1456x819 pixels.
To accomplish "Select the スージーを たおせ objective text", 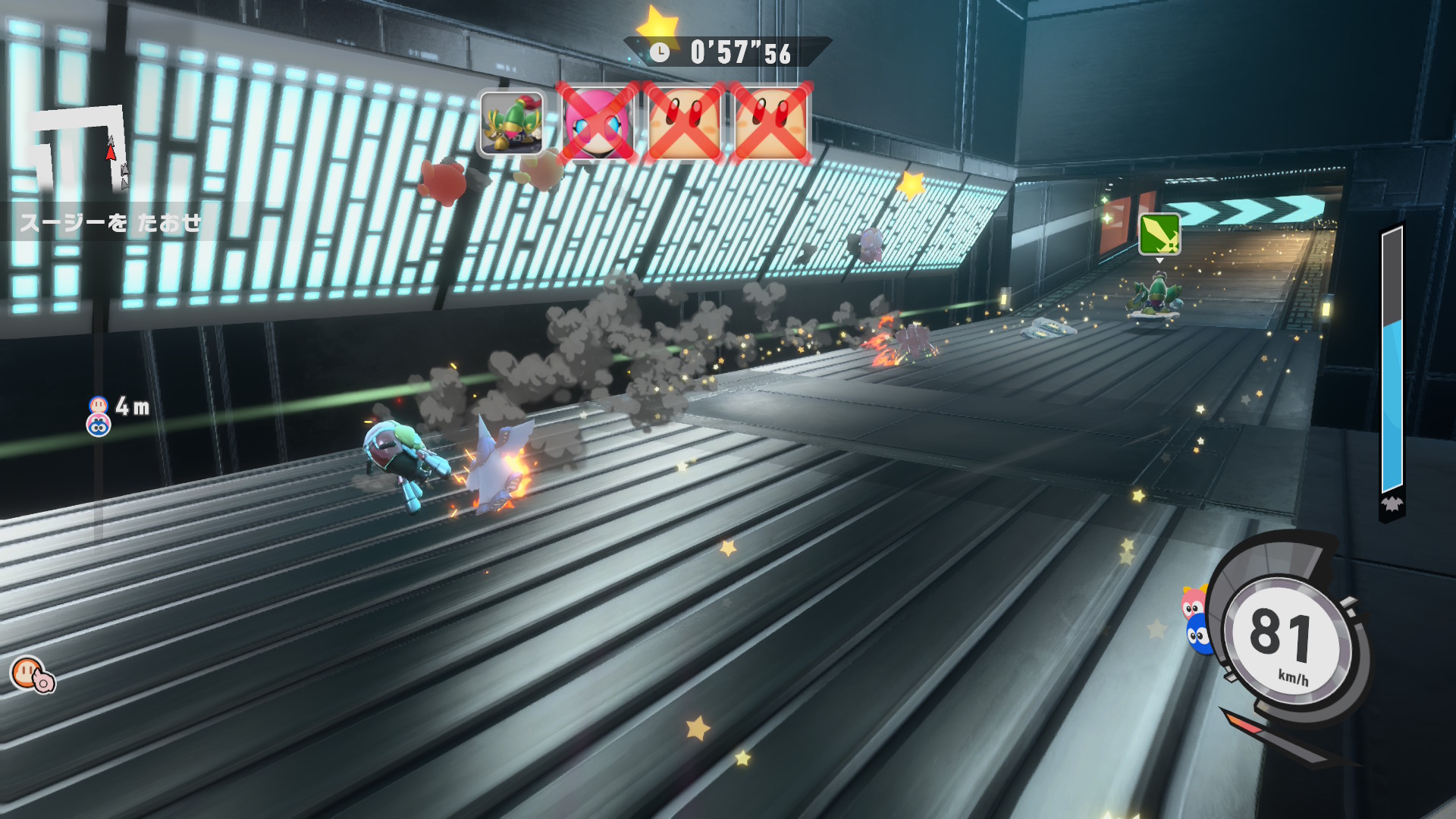I will coord(111,223).
